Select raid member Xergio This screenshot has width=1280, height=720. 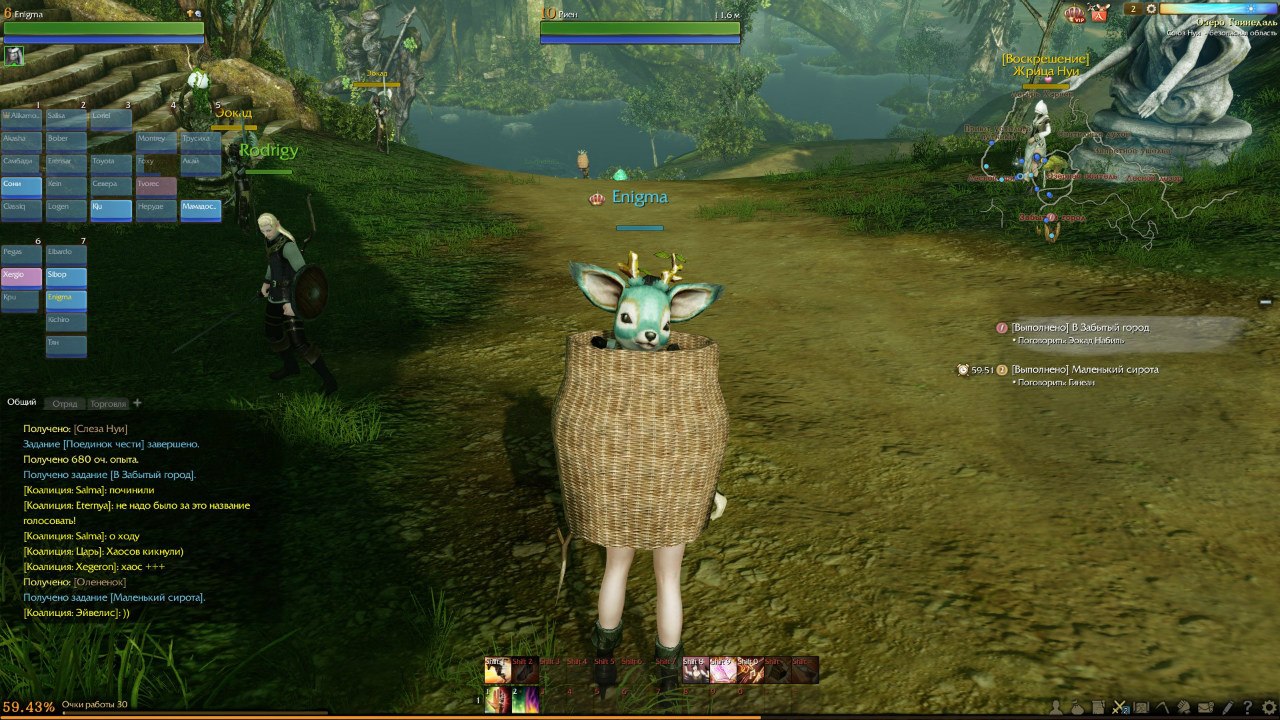21,275
